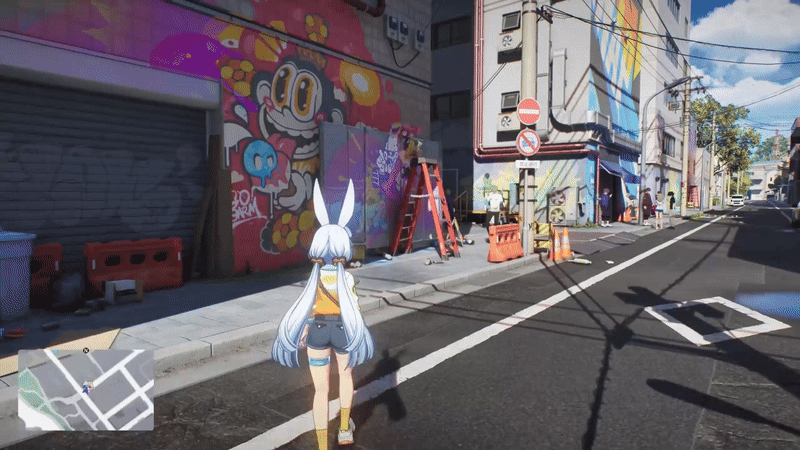Select the north compass marker on minimap
This screenshot has width=800, height=450.
tap(87, 351)
